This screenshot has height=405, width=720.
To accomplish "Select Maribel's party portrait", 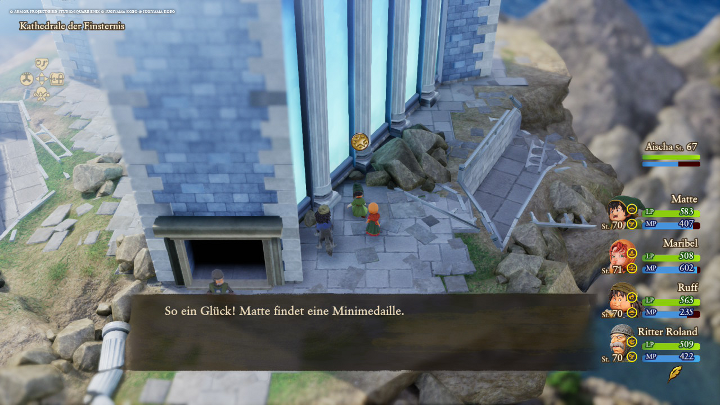I will (618, 256).
